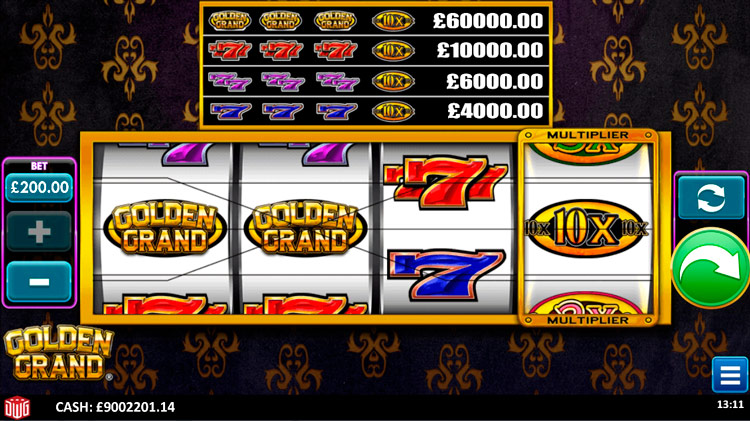Viewport: 750px width, 421px height.
Task: Increase the bet with the plus button
Action: tap(39, 232)
